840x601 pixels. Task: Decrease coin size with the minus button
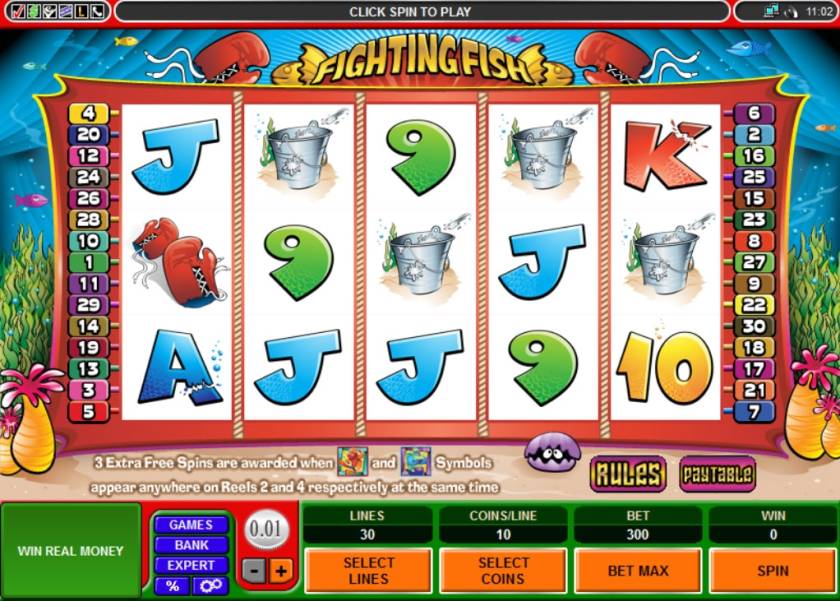coord(256,571)
